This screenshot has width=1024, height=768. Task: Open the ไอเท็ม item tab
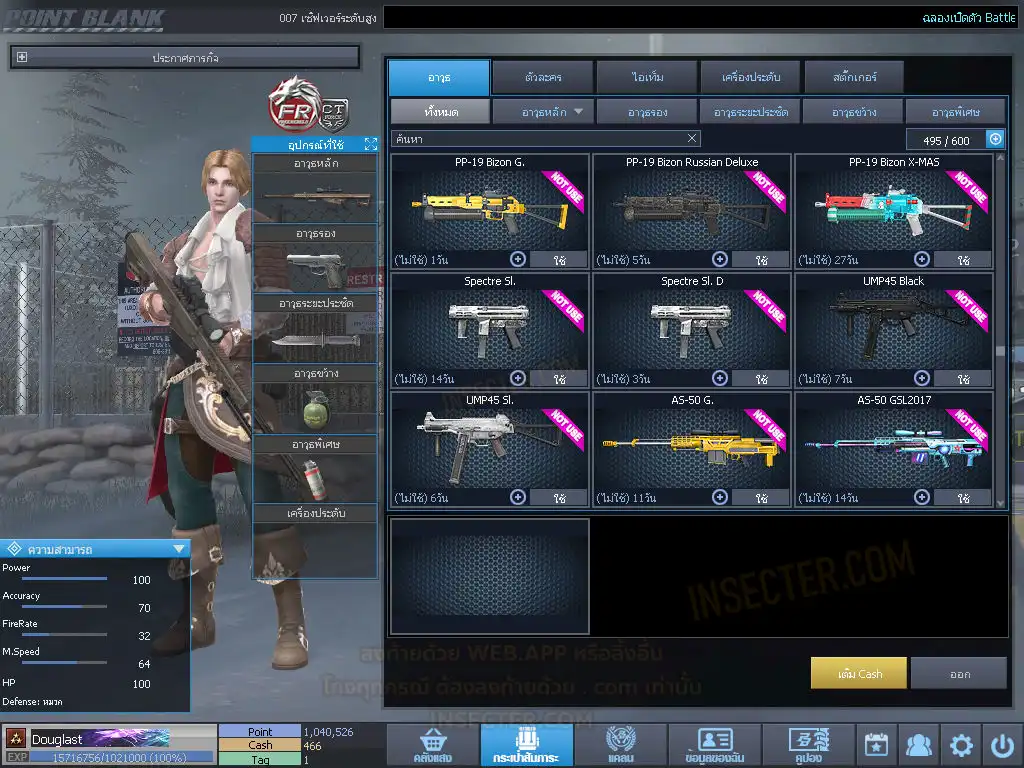(x=647, y=77)
